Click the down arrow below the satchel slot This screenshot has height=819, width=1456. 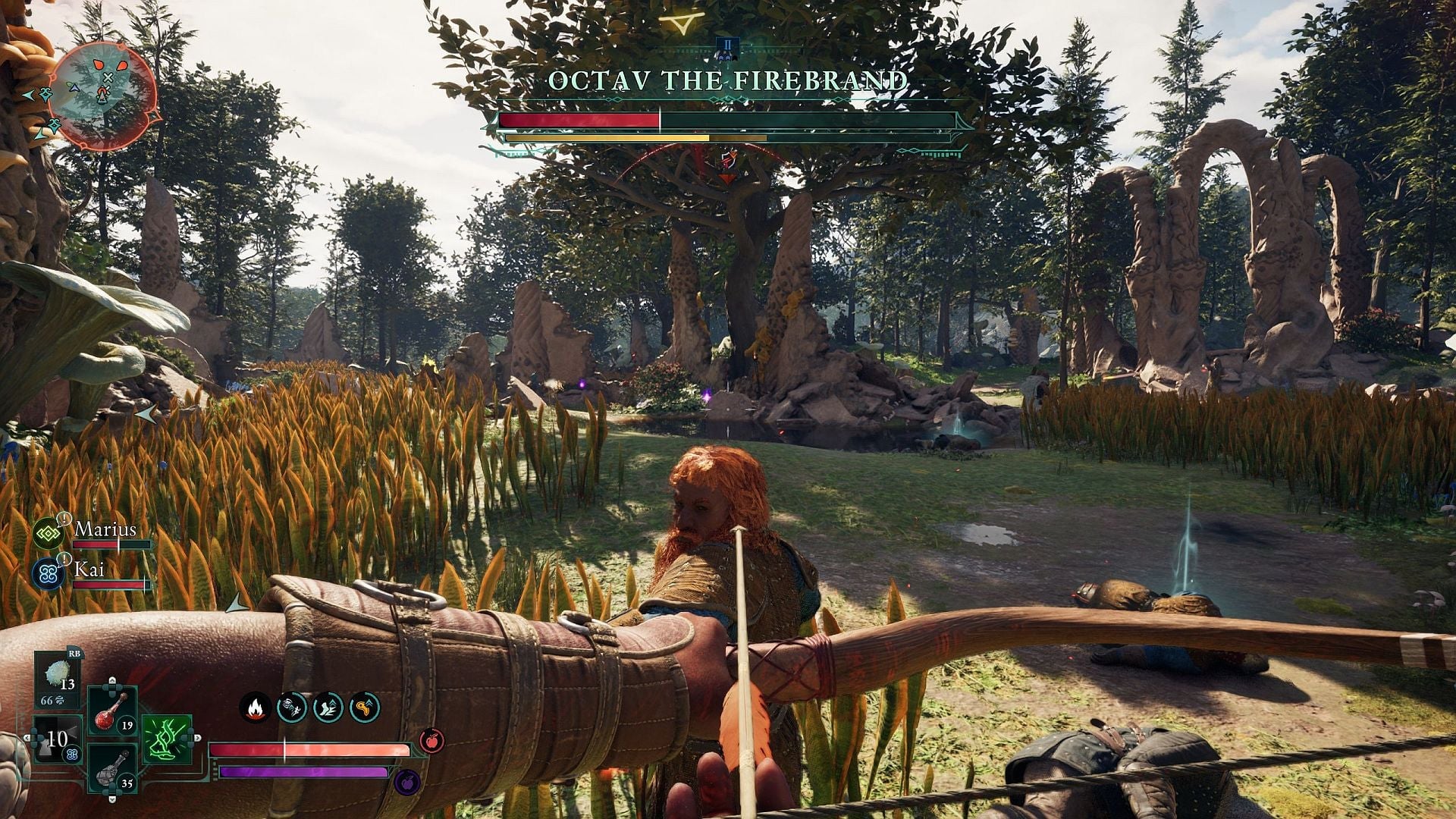pyautogui.click(x=112, y=799)
